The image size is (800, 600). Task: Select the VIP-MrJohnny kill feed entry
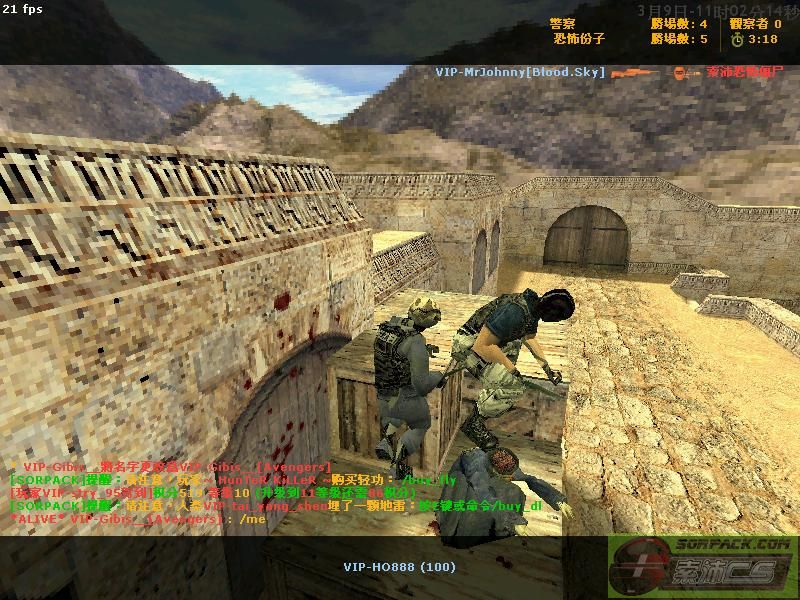point(522,72)
